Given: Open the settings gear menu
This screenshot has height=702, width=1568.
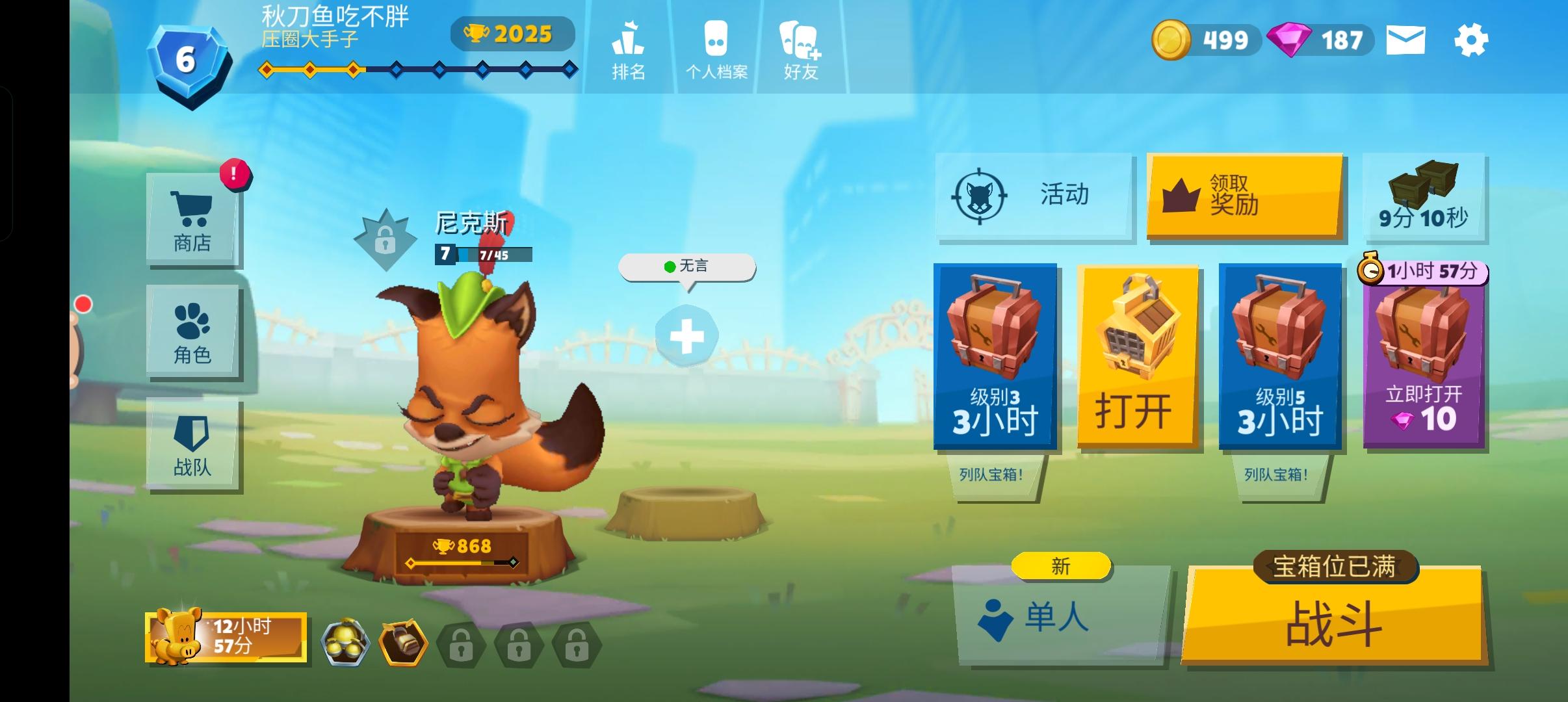Looking at the screenshot, I should [x=1472, y=40].
